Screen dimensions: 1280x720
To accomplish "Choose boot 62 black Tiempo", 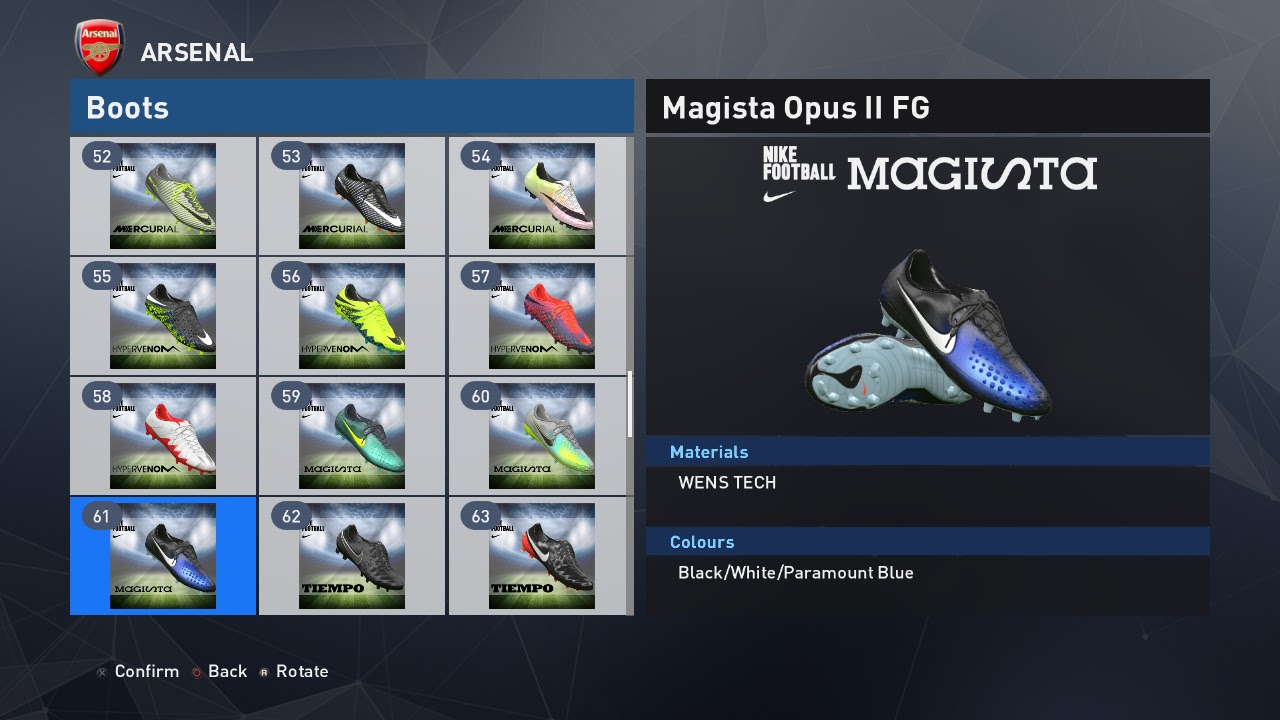I will coord(352,556).
